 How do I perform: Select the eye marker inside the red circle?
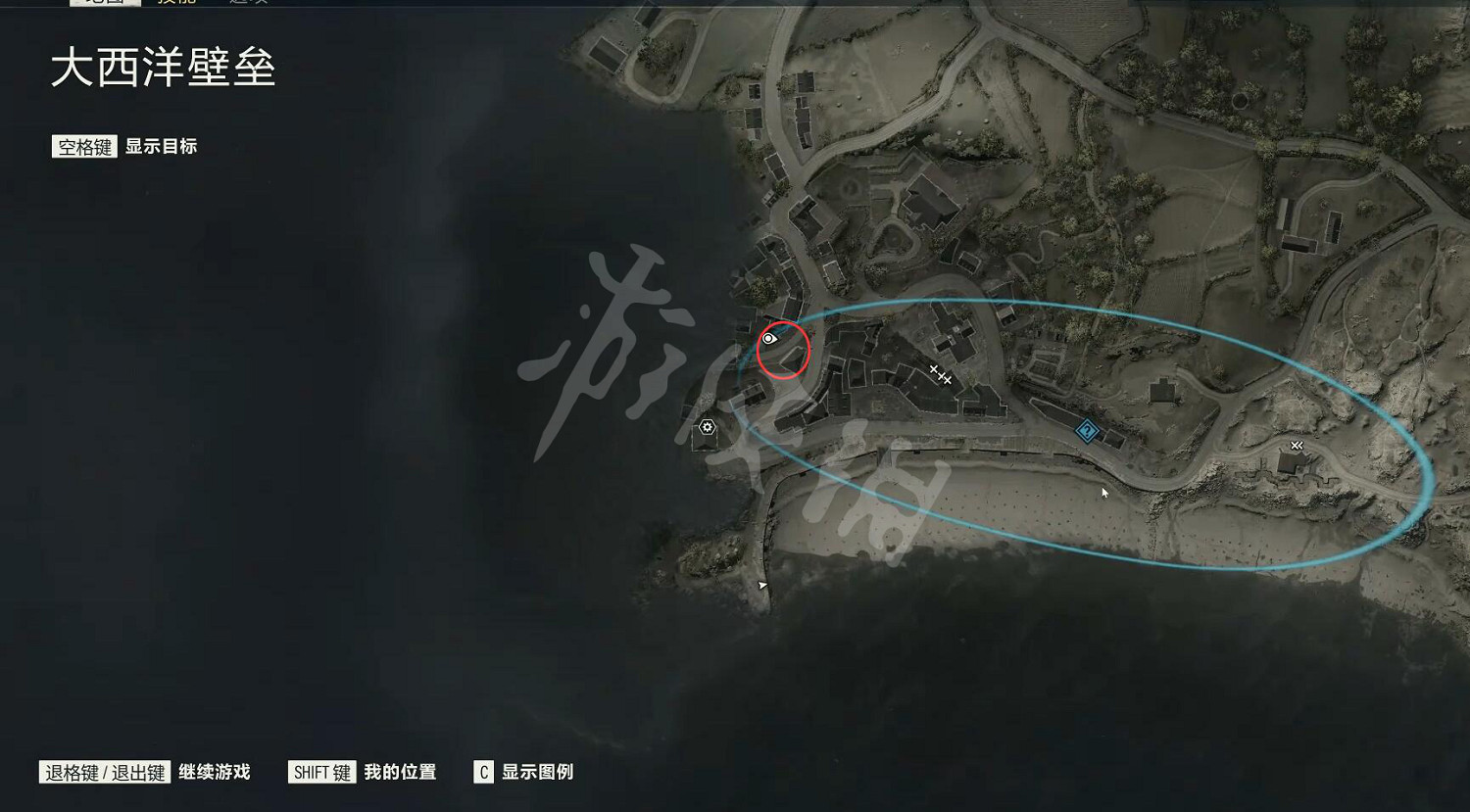[x=769, y=337]
